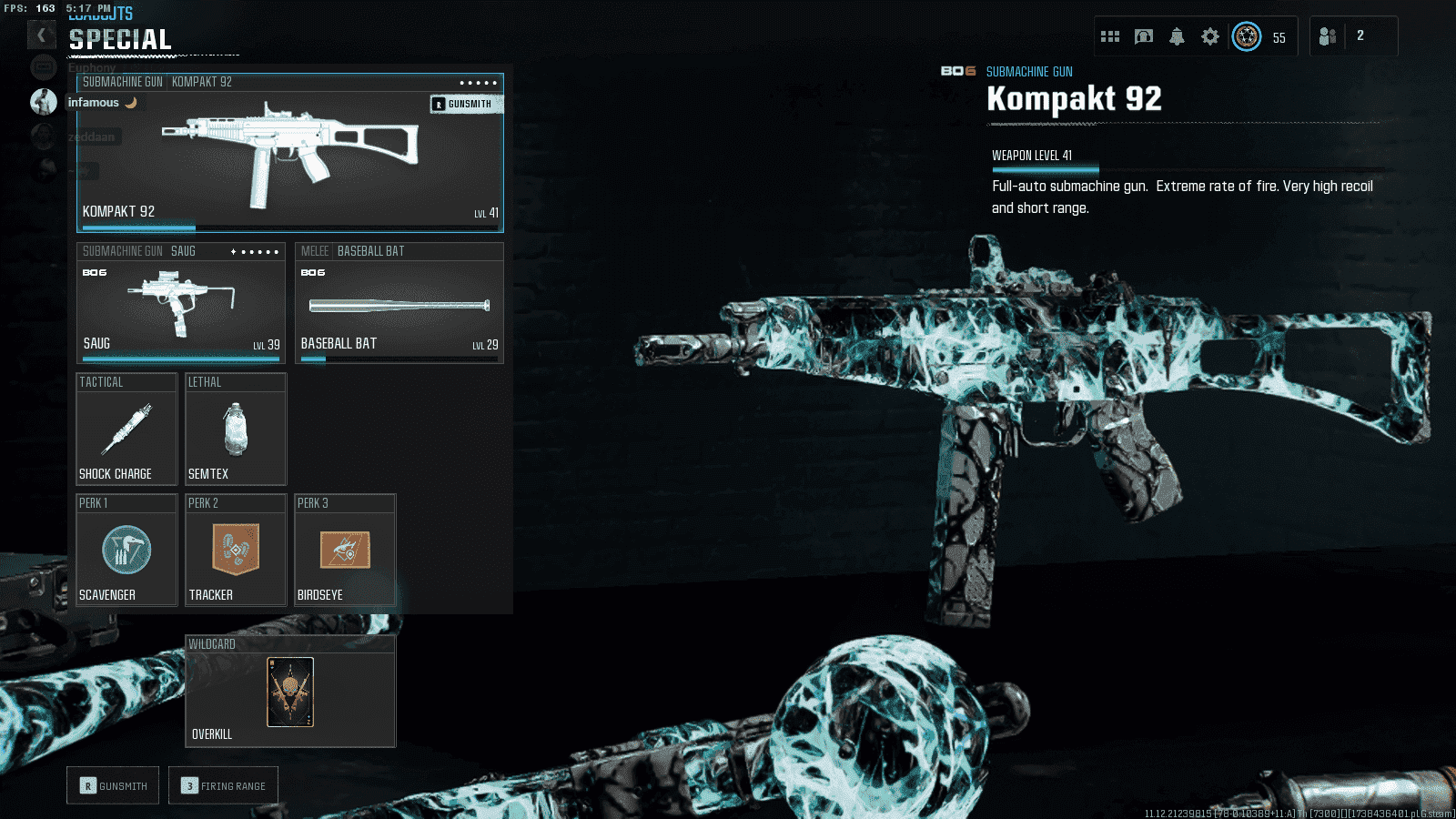This screenshot has width=1456, height=819.
Task: Open the Scavenger perk 1 slot
Action: click(x=126, y=551)
